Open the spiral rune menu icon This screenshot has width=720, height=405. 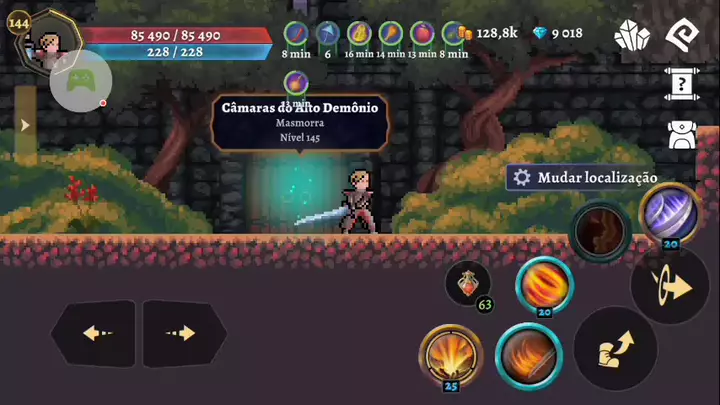coord(681,35)
